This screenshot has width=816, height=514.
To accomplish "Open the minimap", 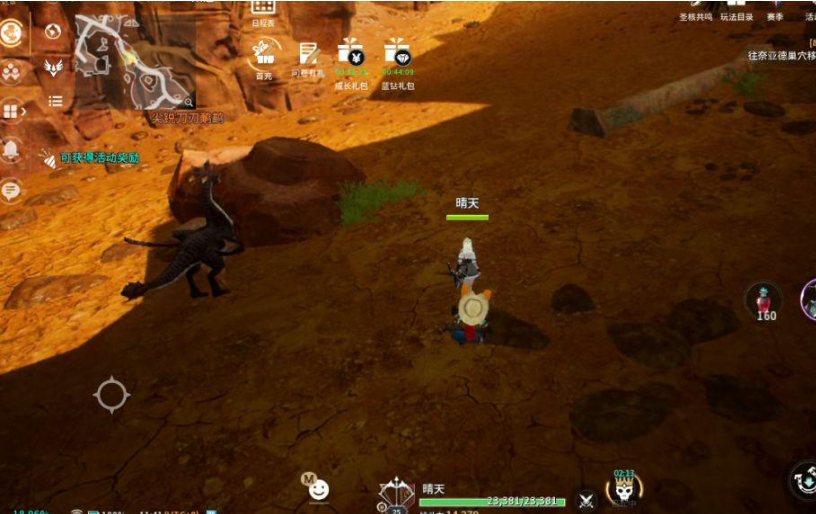I will click(135, 61).
